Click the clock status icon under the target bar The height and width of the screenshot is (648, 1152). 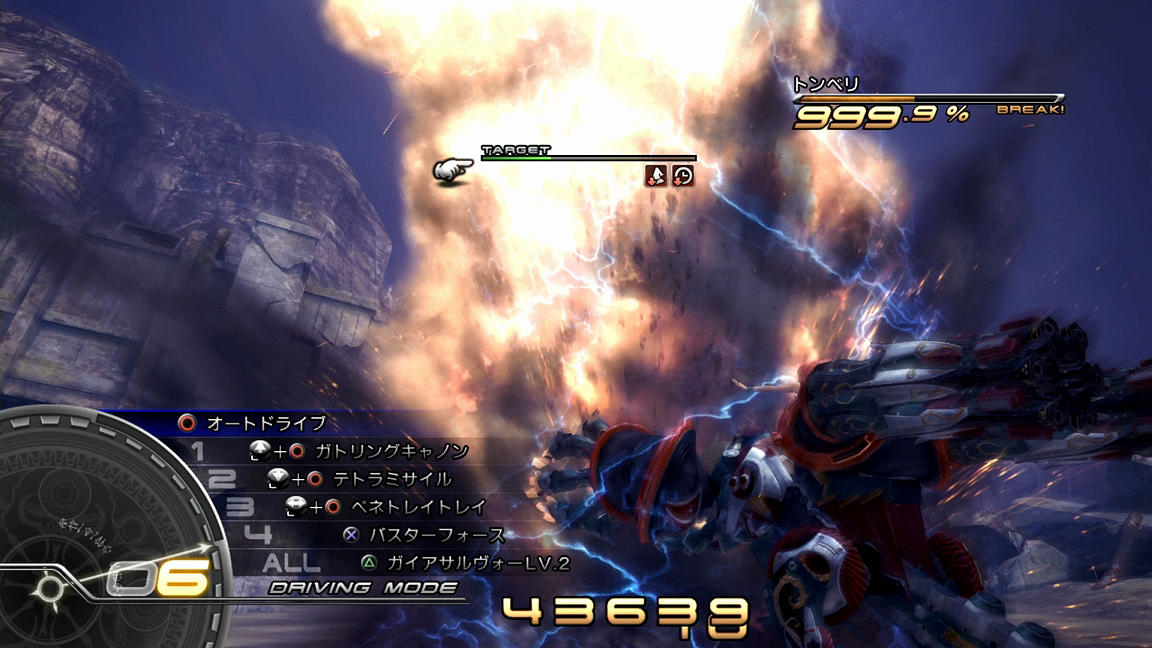(683, 176)
